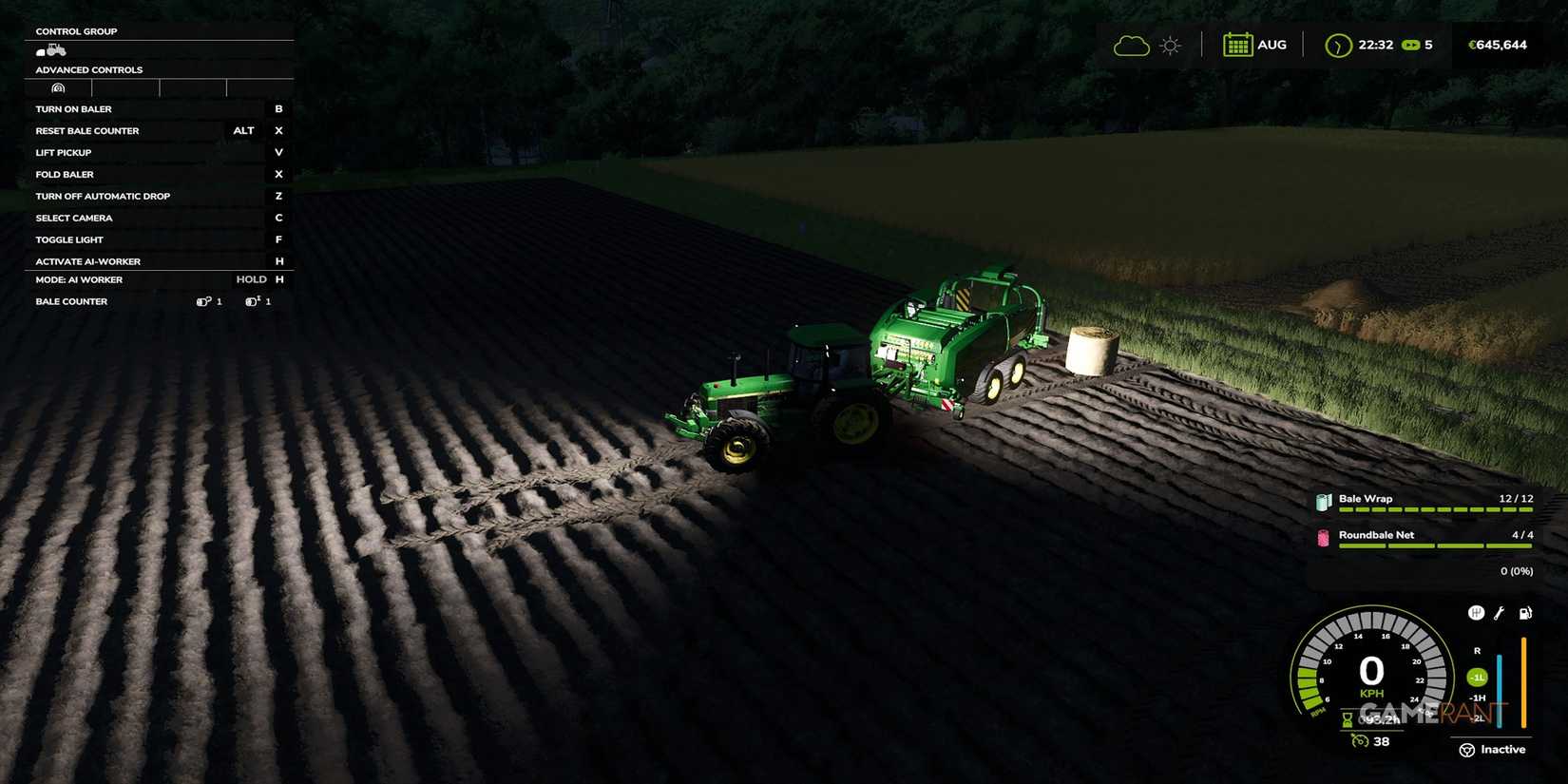This screenshot has height=784, width=1568.
Task: Toggle Light for the tractor
Action: click(x=68, y=239)
